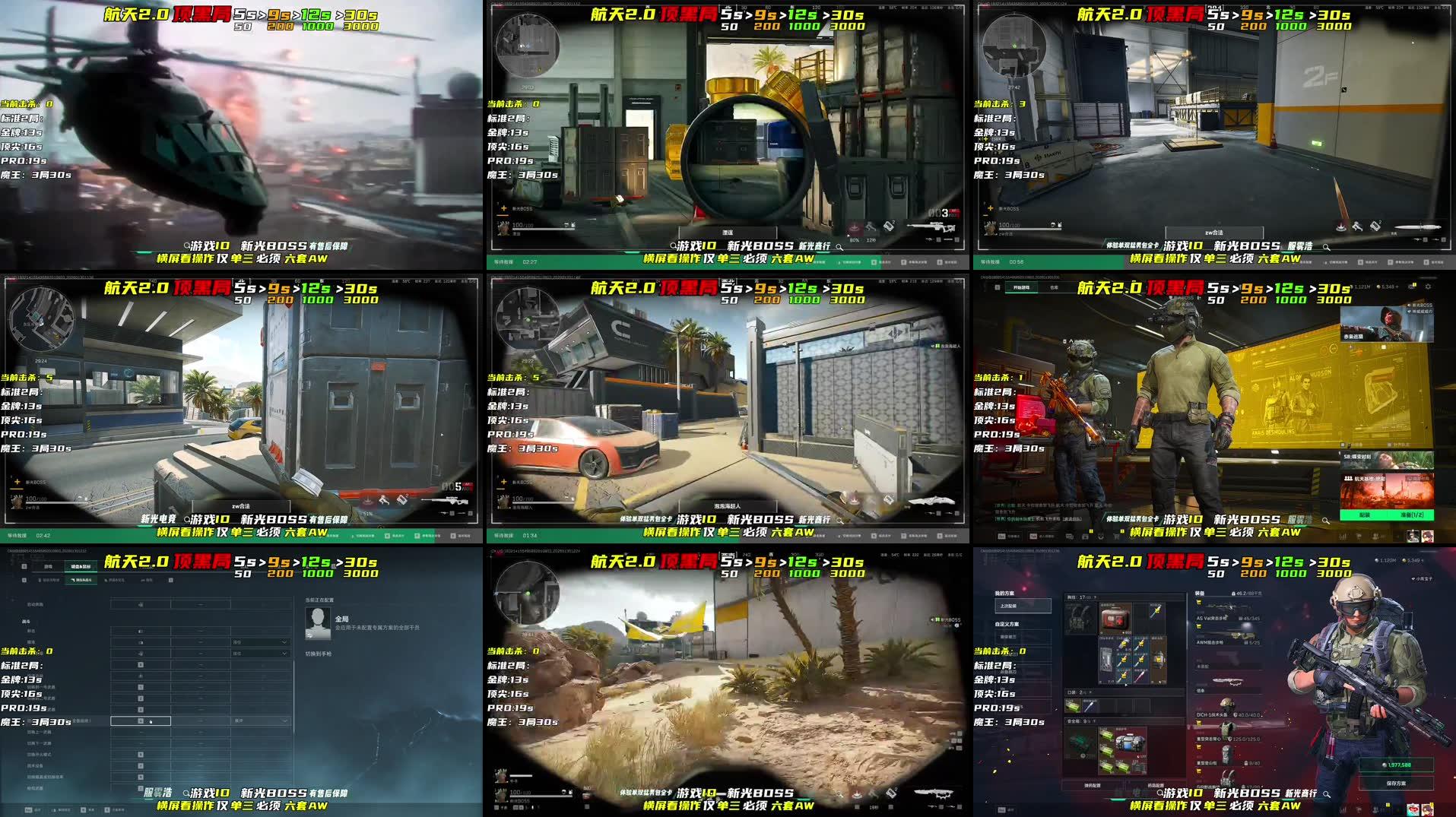Switch to the 开始游戏 tab in the lobby
1456x817 pixels.
click(1020, 287)
